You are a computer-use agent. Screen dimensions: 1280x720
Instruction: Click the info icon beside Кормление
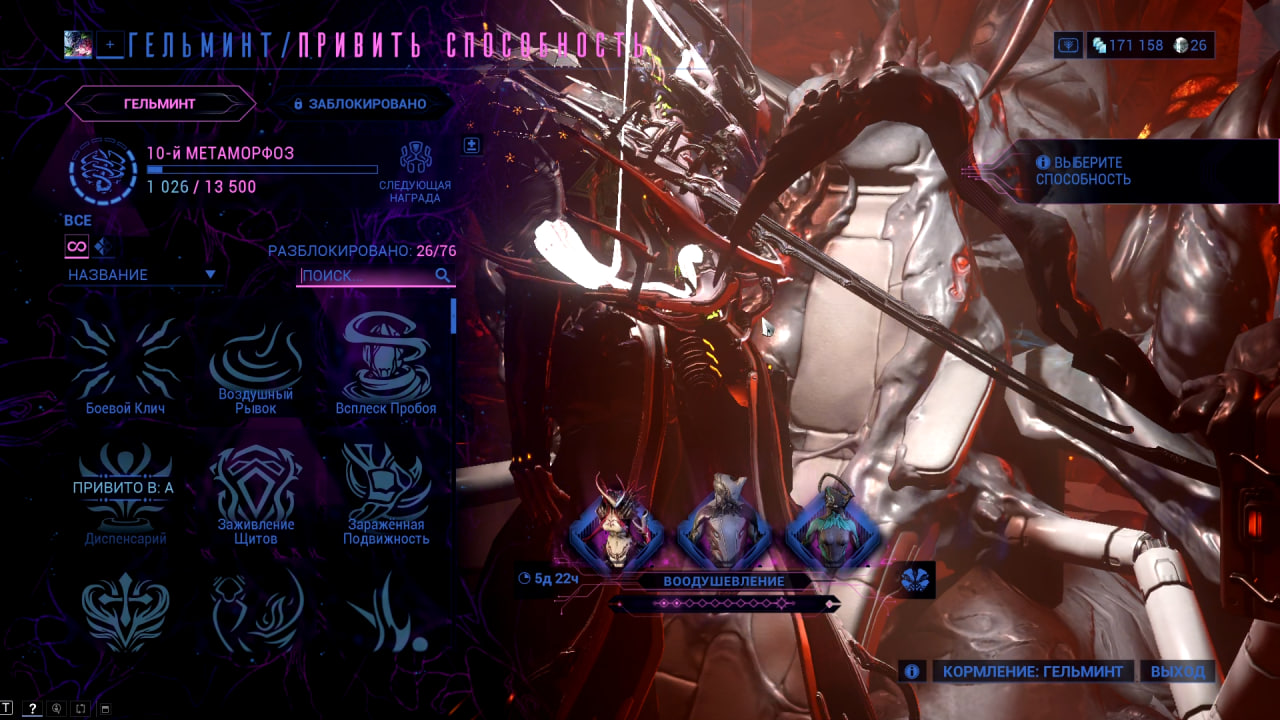click(x=911, y=671)
